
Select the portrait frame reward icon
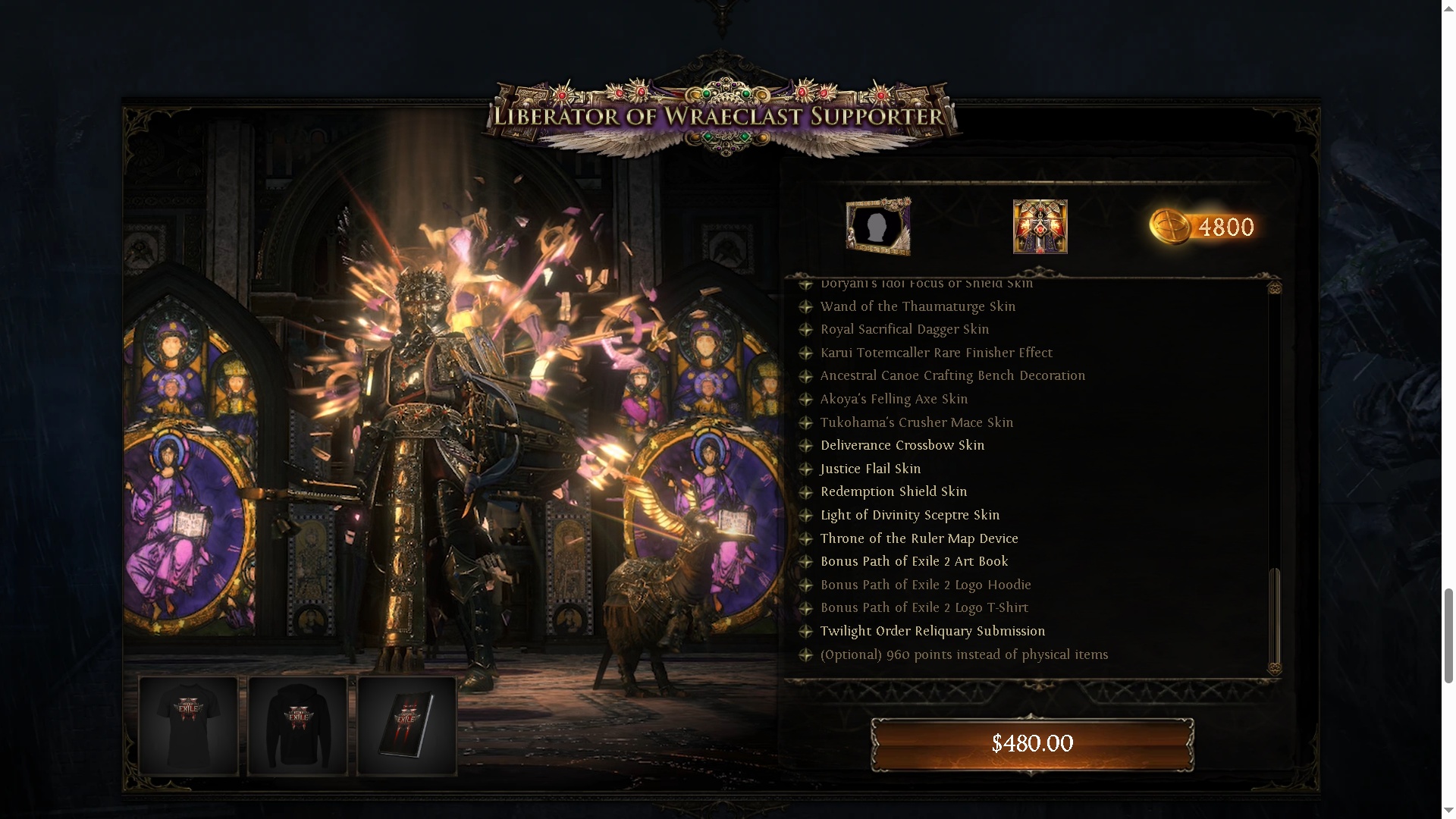[x=878, y=226]
